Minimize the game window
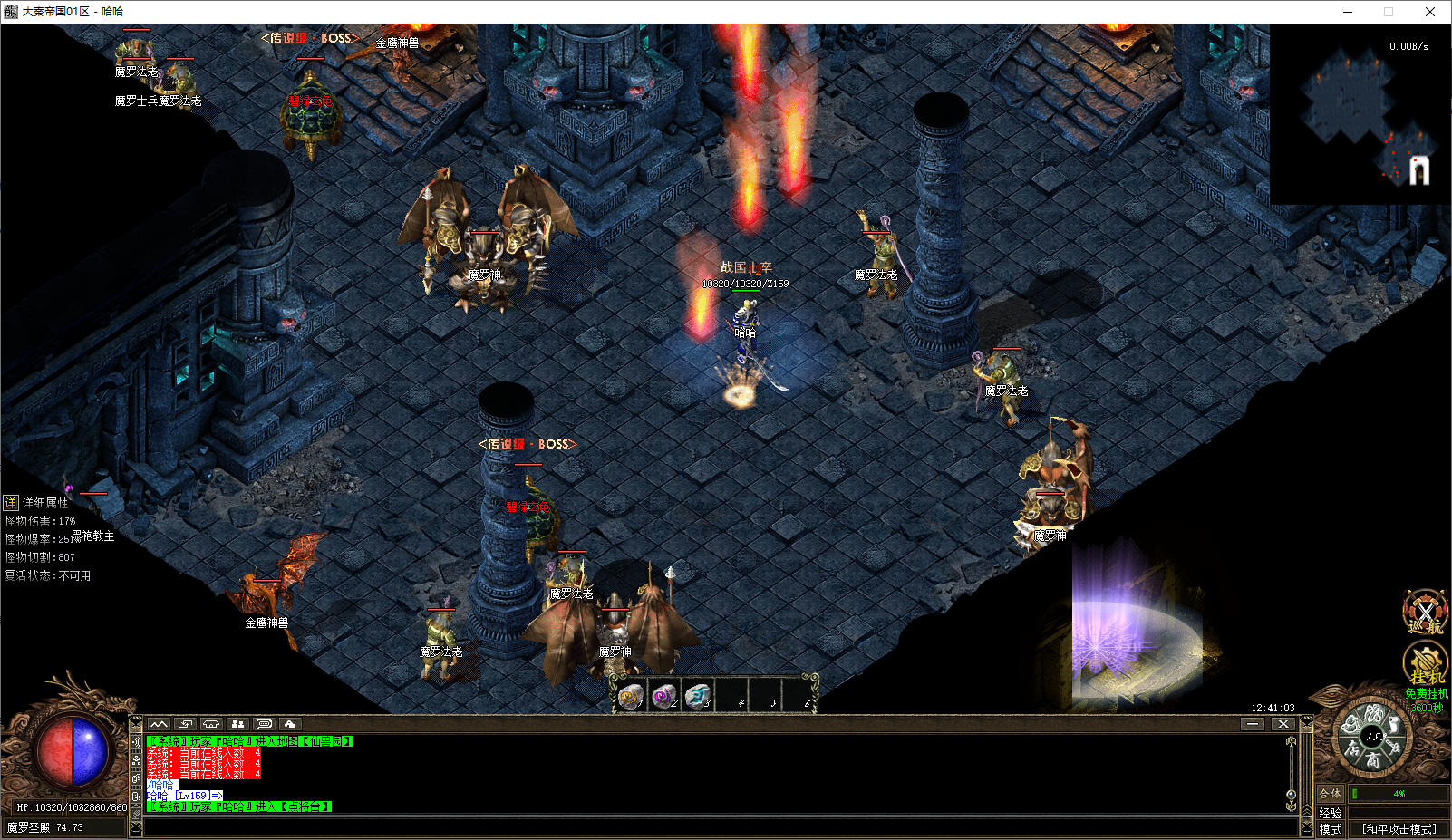 (1348, 12)
